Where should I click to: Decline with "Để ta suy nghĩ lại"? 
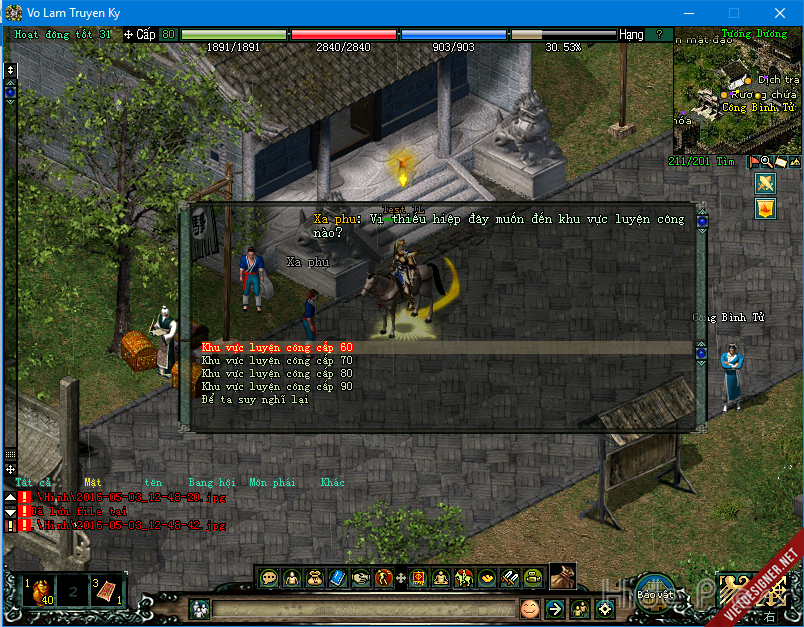pyautogui.click(x=255, y=399)
